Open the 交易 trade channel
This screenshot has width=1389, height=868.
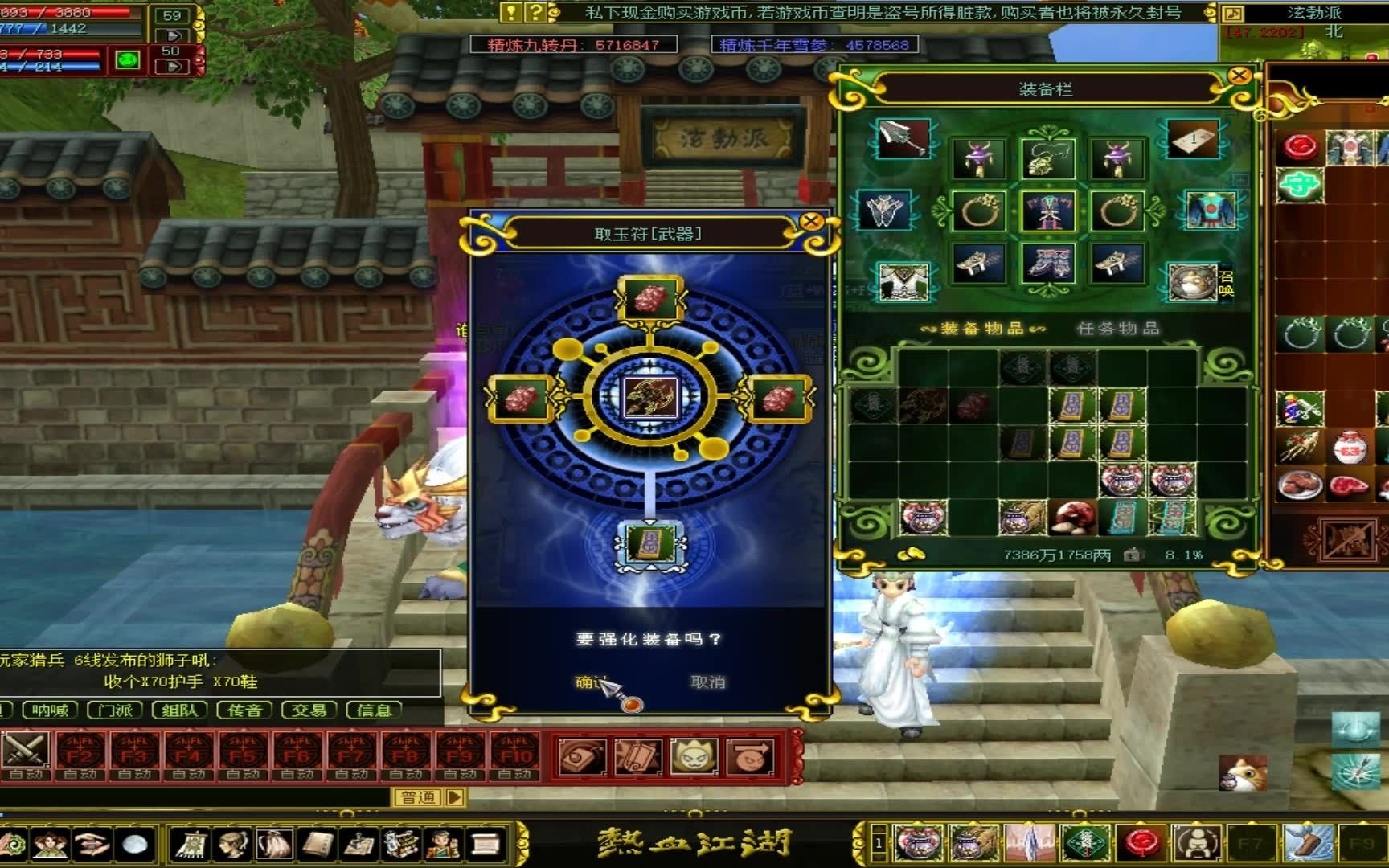[x=309, y=710]
